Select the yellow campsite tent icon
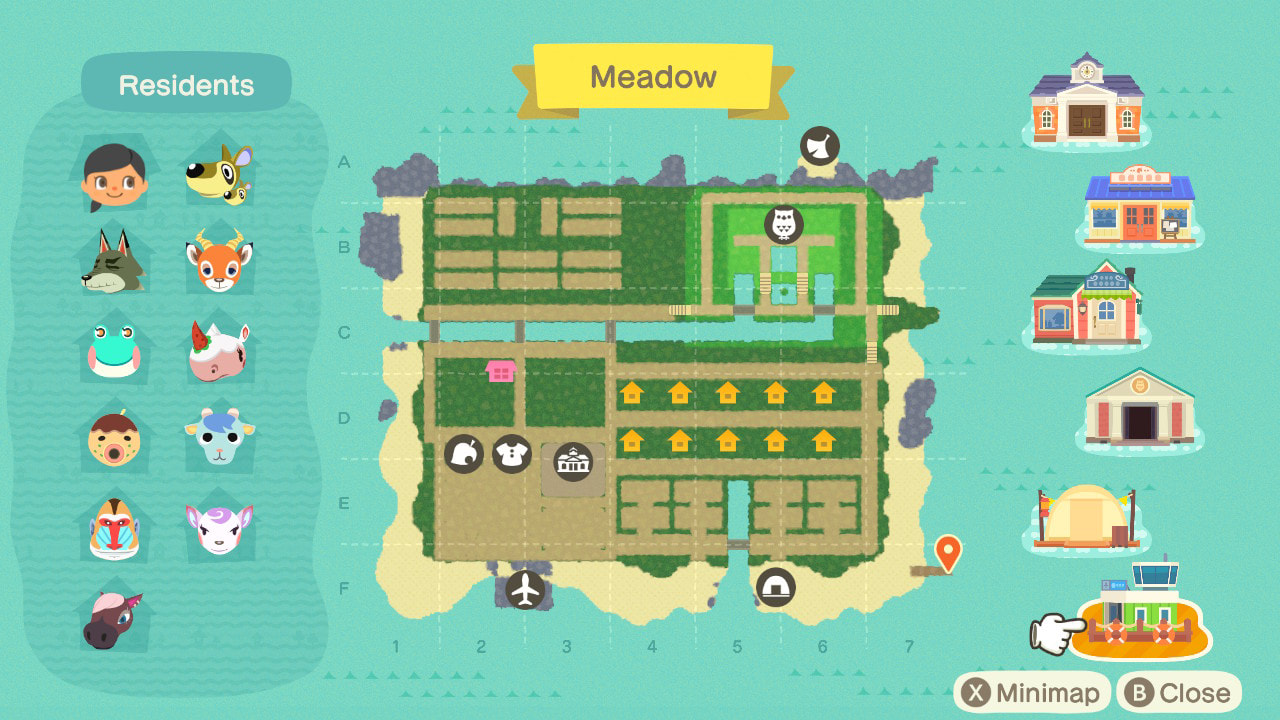This screenshot has width=1280, height=720. pos(1086,515)
